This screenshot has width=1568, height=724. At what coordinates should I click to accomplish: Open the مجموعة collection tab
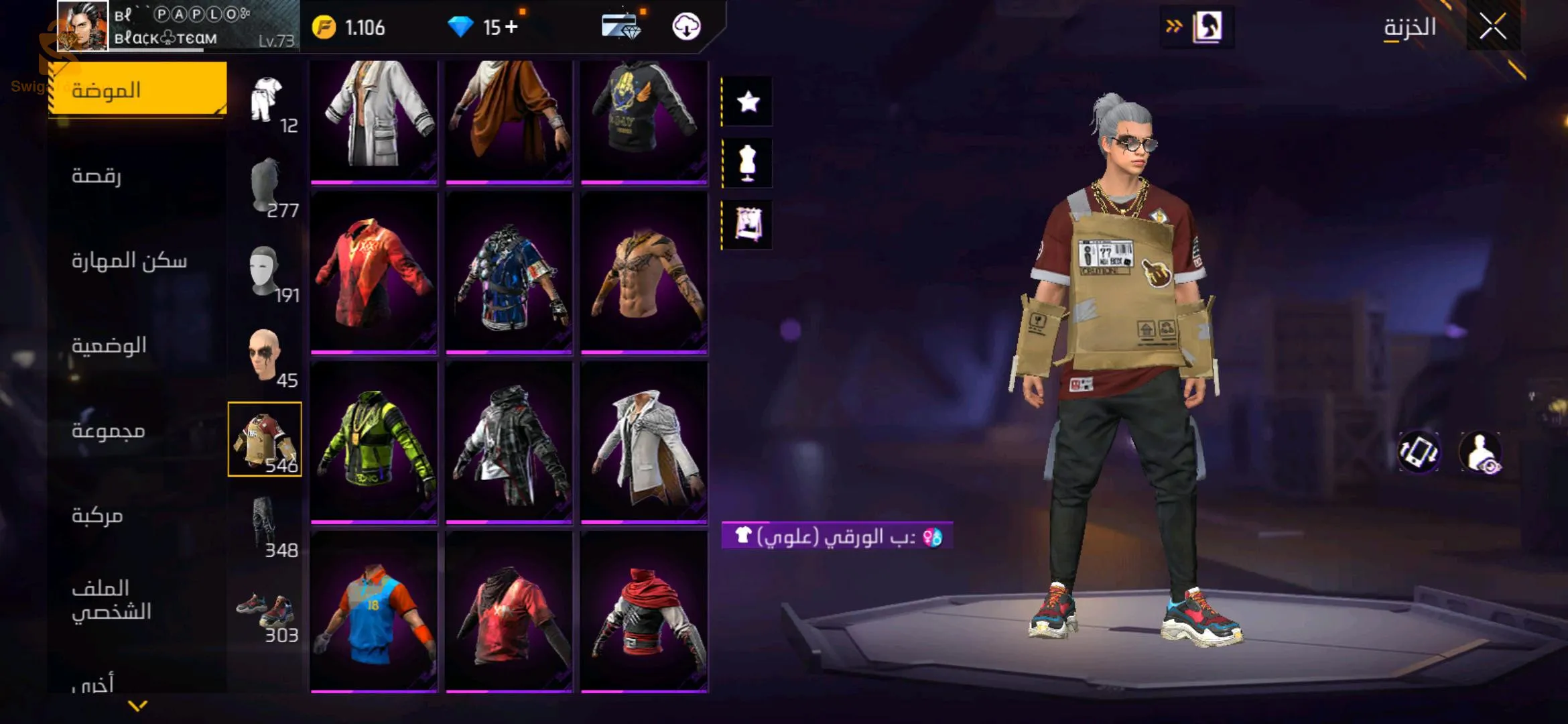pyautogui.click(x=109, y=430)
